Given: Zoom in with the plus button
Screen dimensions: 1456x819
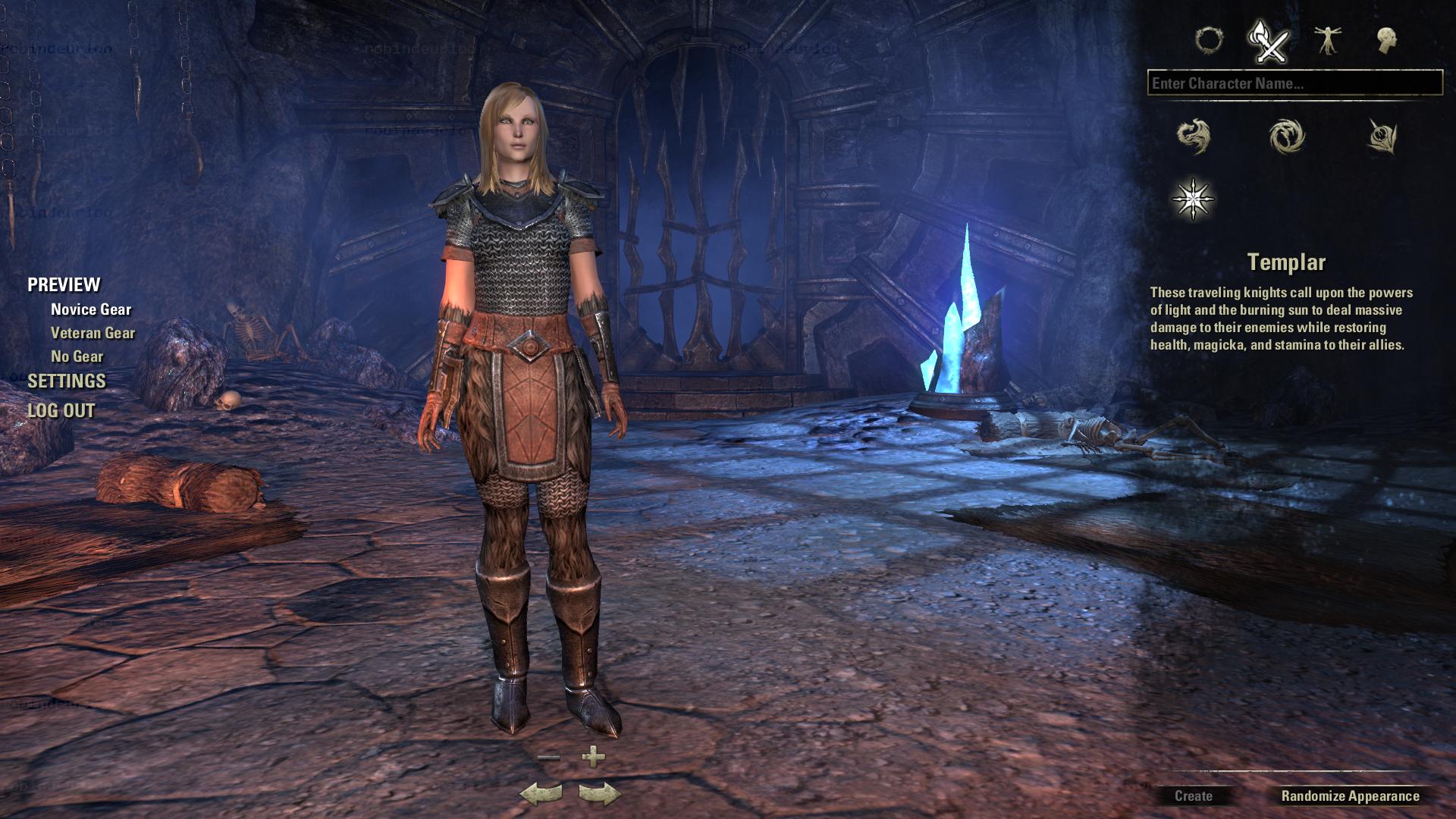Looking at the screenshot, I should point(593,756).
